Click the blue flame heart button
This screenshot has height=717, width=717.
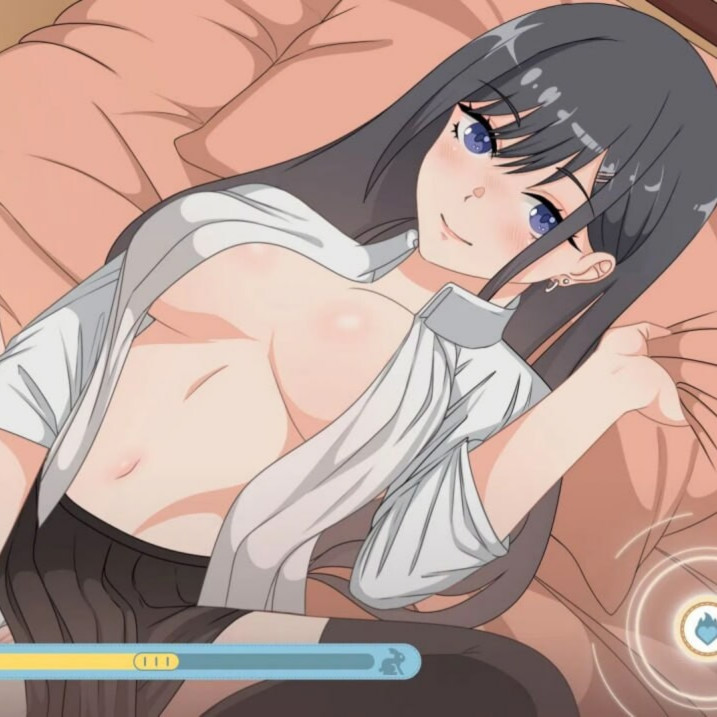point(702,625)
